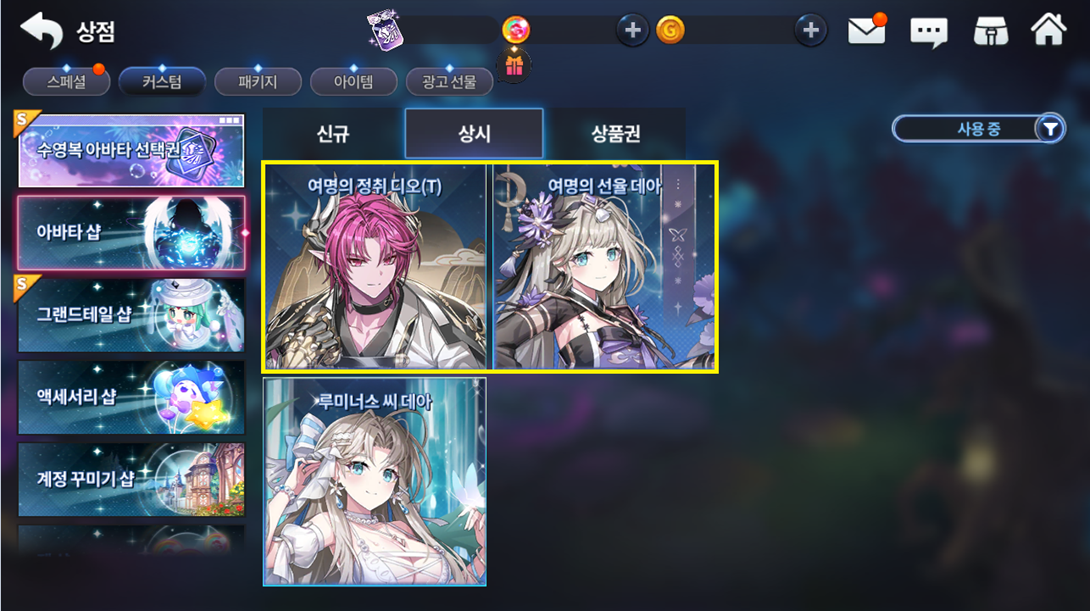Open the 광고 선물 tab

click(x=449, y=81)
